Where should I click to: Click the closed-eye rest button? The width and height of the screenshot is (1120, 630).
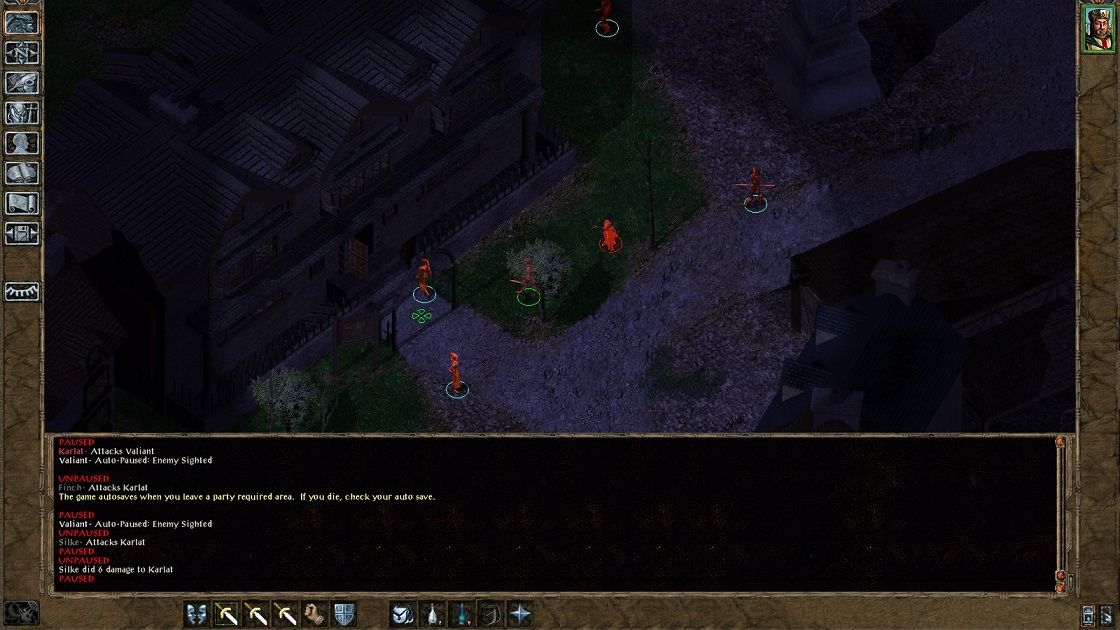(x=22, y=291)
